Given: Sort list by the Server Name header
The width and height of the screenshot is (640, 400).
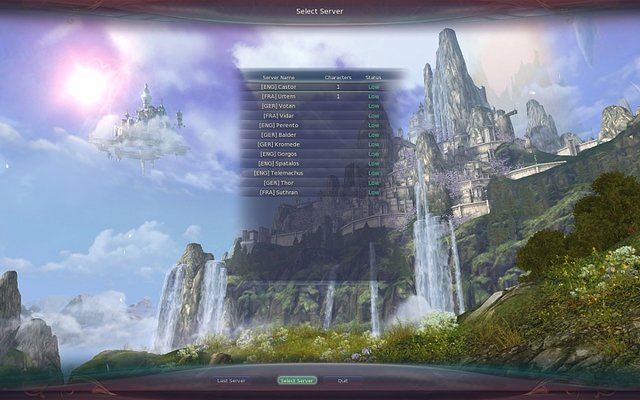Looking at the screenshot, I should pyautogui.click(x=279, y=77).
